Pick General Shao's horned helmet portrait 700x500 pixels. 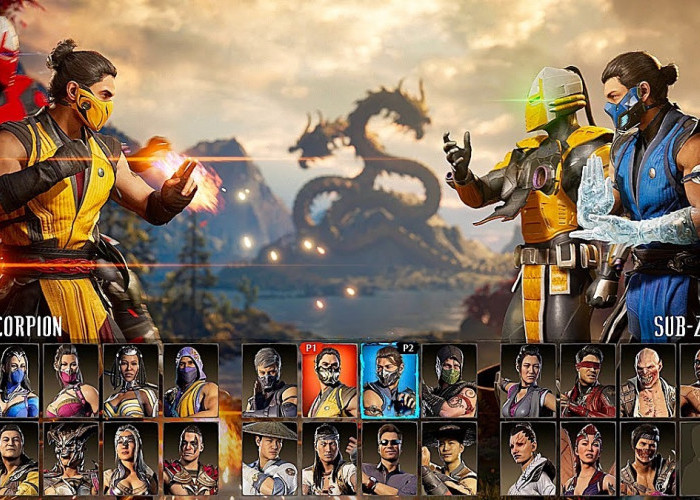coord(71,459)
